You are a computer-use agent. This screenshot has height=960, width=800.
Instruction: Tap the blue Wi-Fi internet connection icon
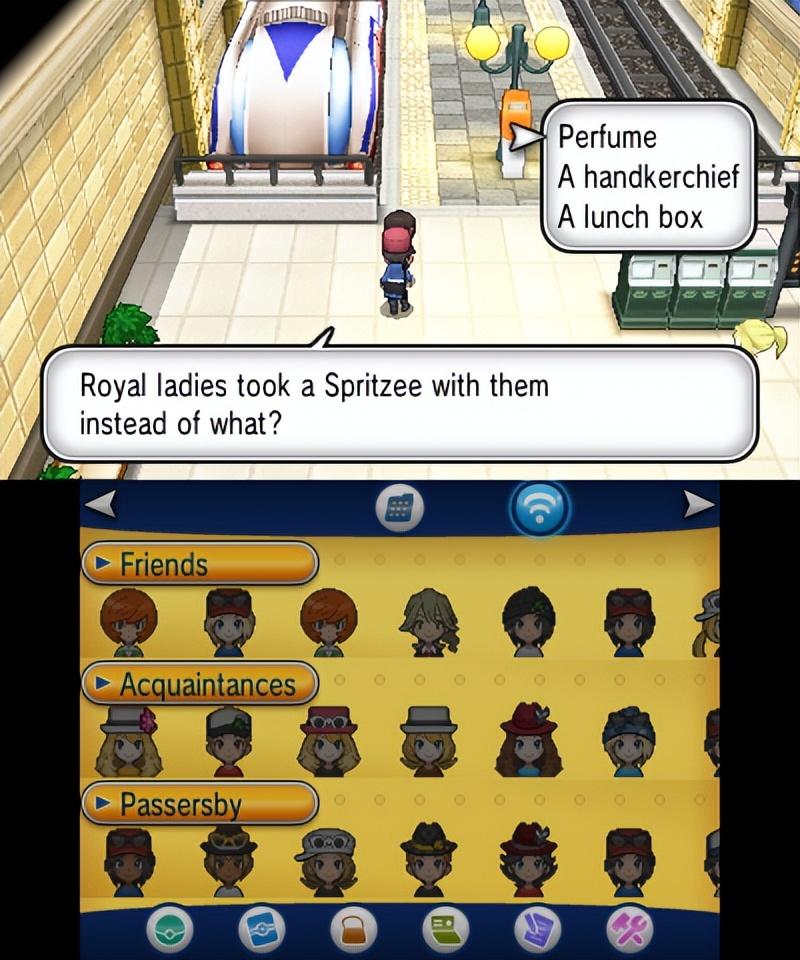click(x=540, y=509)
